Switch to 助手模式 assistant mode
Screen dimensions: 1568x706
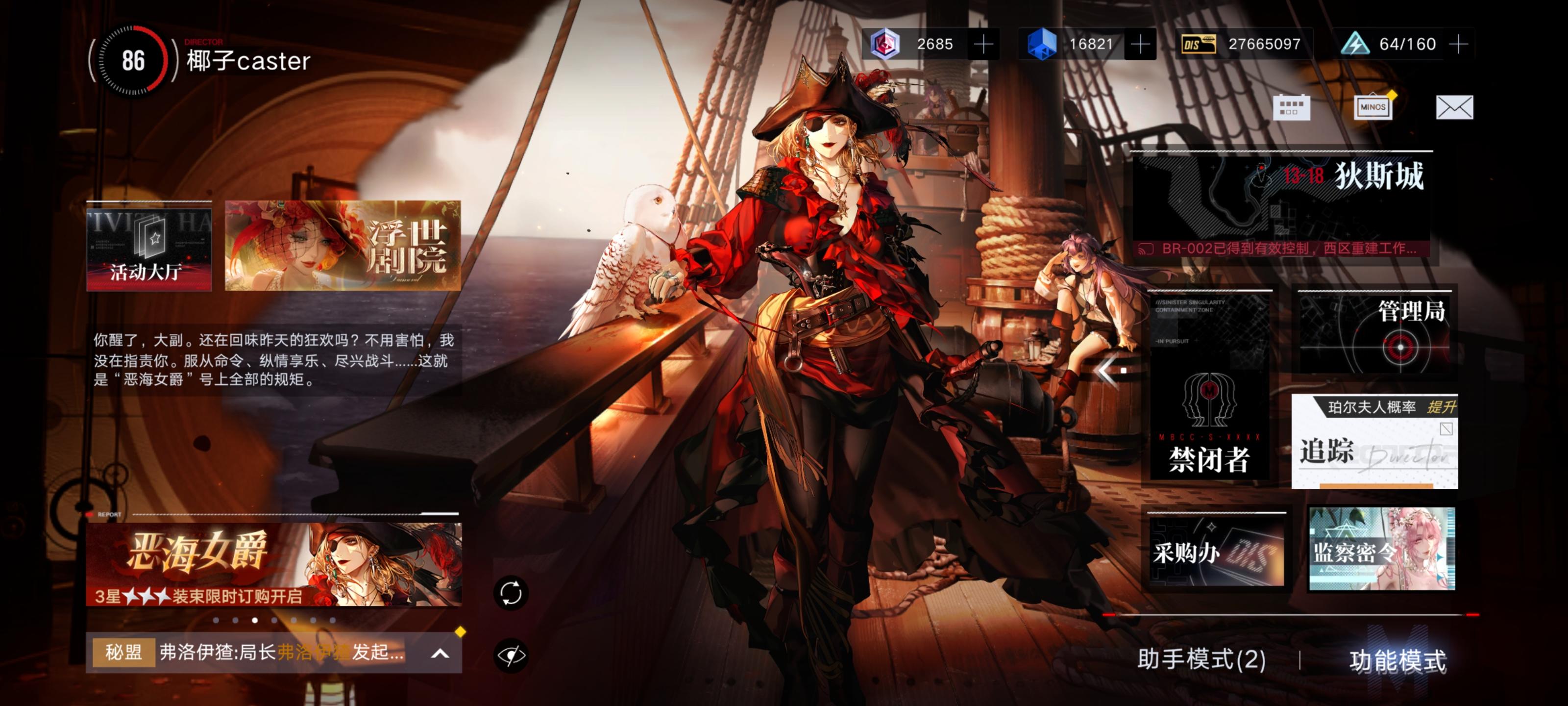pos(1201,660)
